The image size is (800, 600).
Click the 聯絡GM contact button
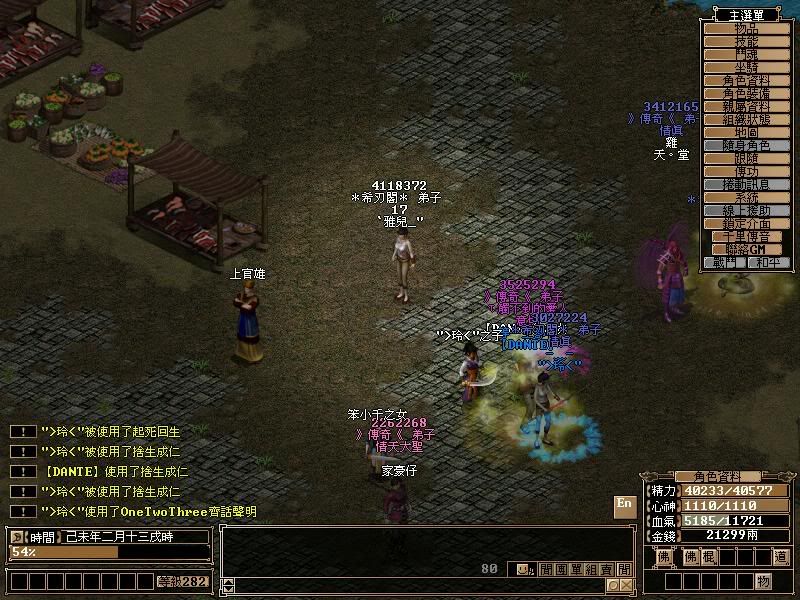pyautogui.click(x=746, y=249)
